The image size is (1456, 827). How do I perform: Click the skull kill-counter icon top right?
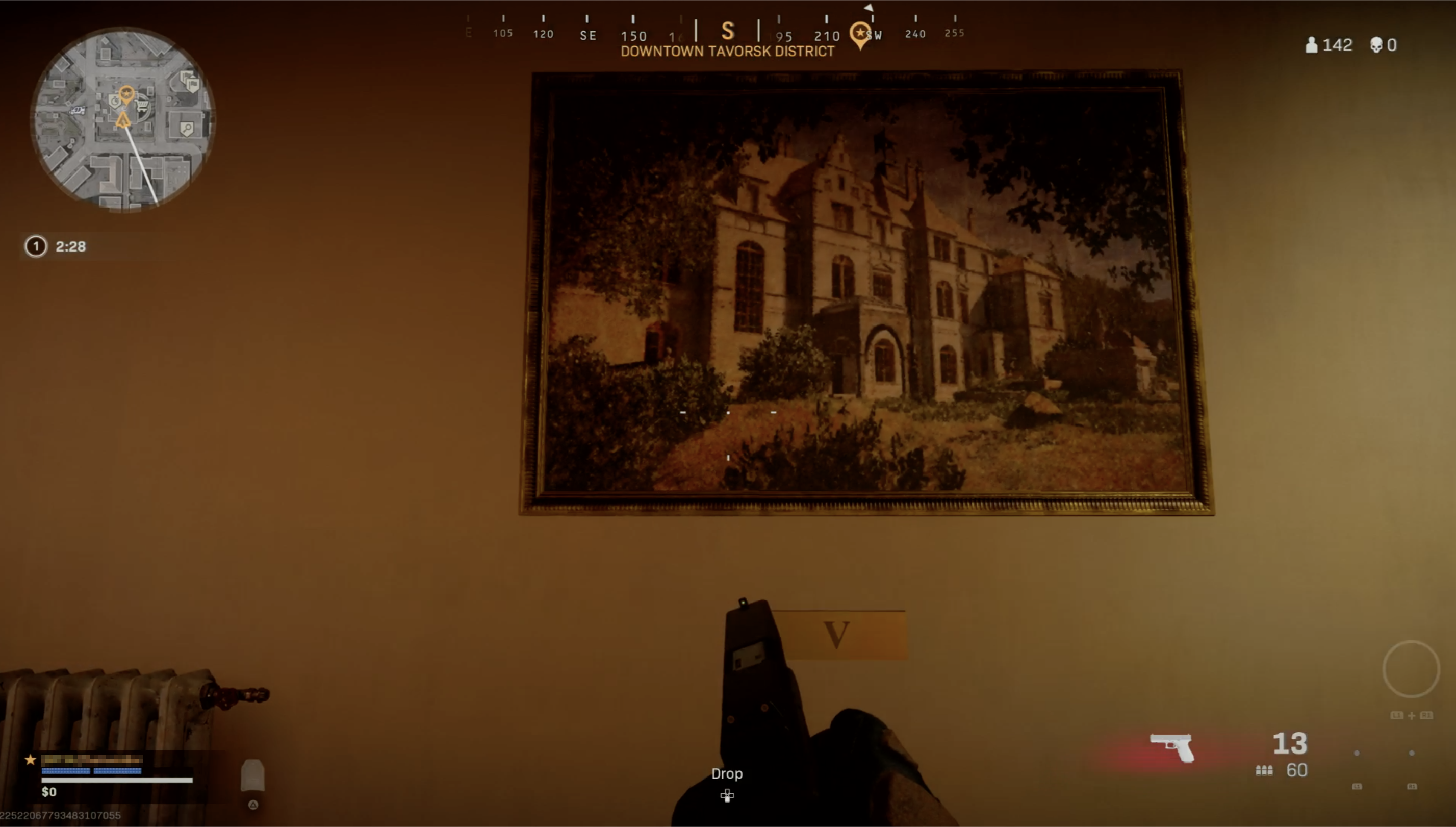pos(1376,45)
